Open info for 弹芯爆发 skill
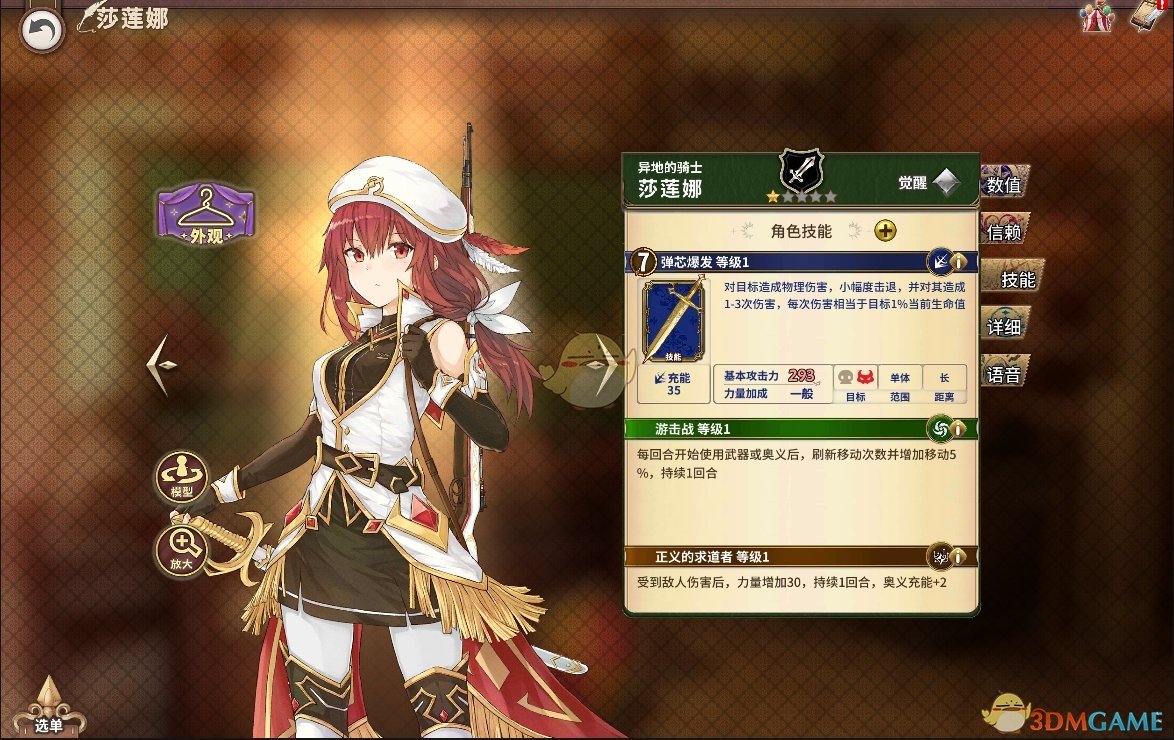The height and width of the screenshot is (740, 1174). click(959, 263)
